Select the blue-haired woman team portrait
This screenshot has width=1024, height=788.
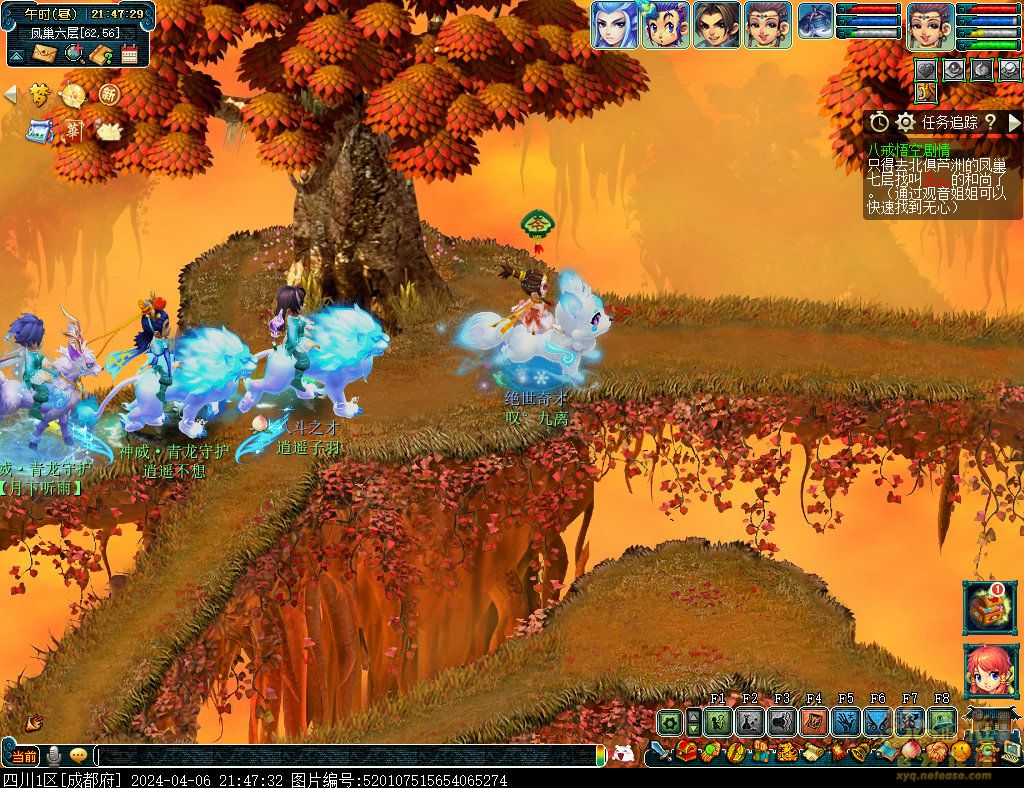615,25
